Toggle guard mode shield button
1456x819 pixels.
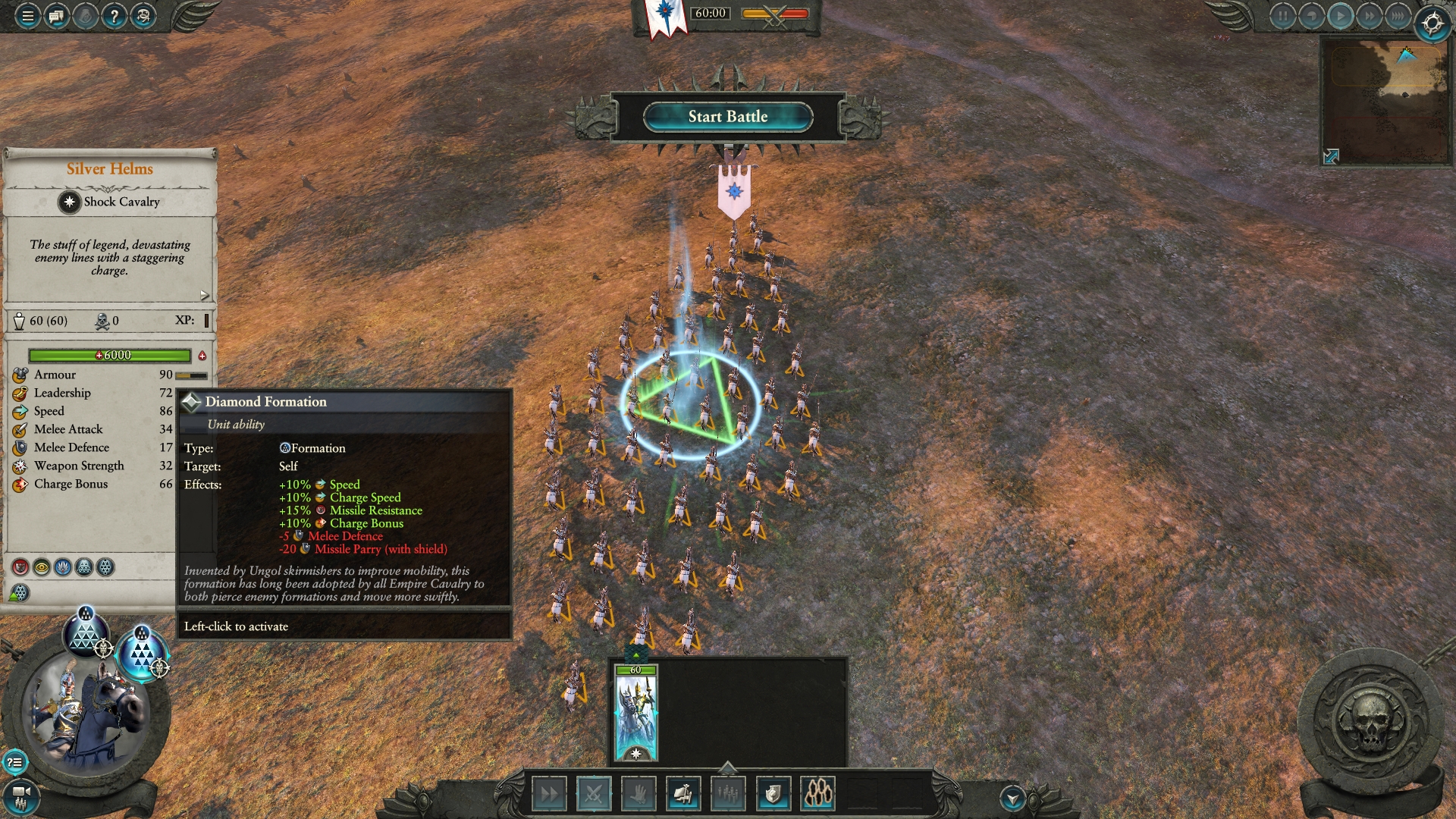773,794
